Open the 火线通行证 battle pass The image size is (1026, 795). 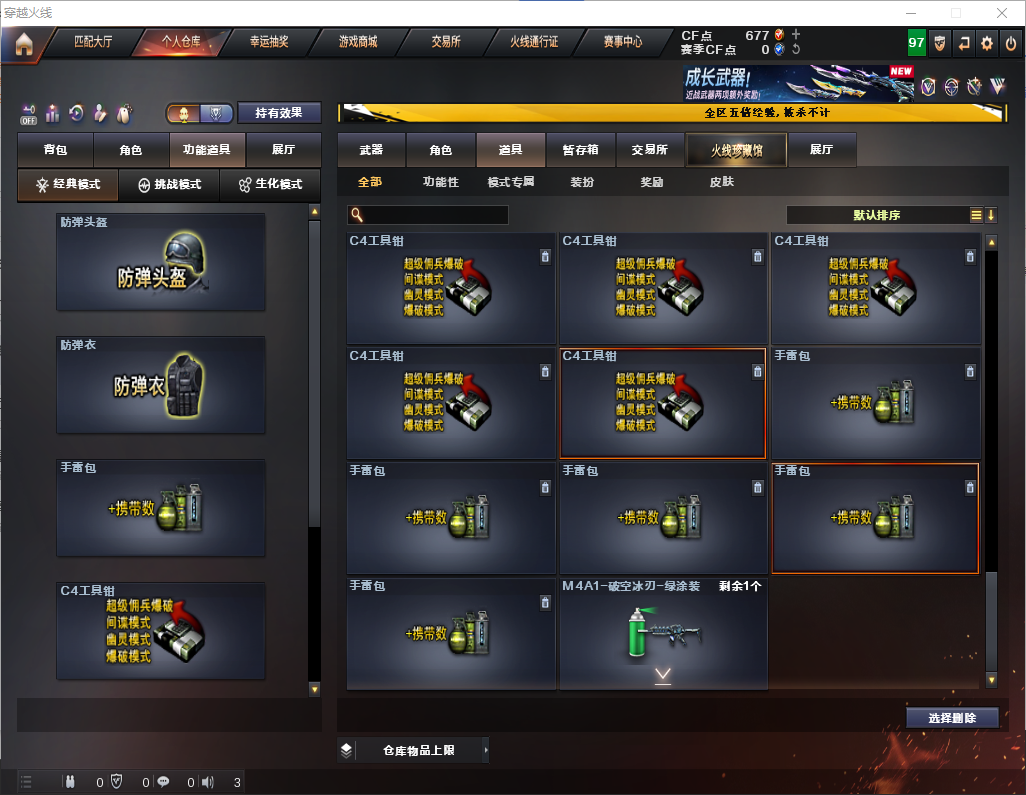(534, 43)
